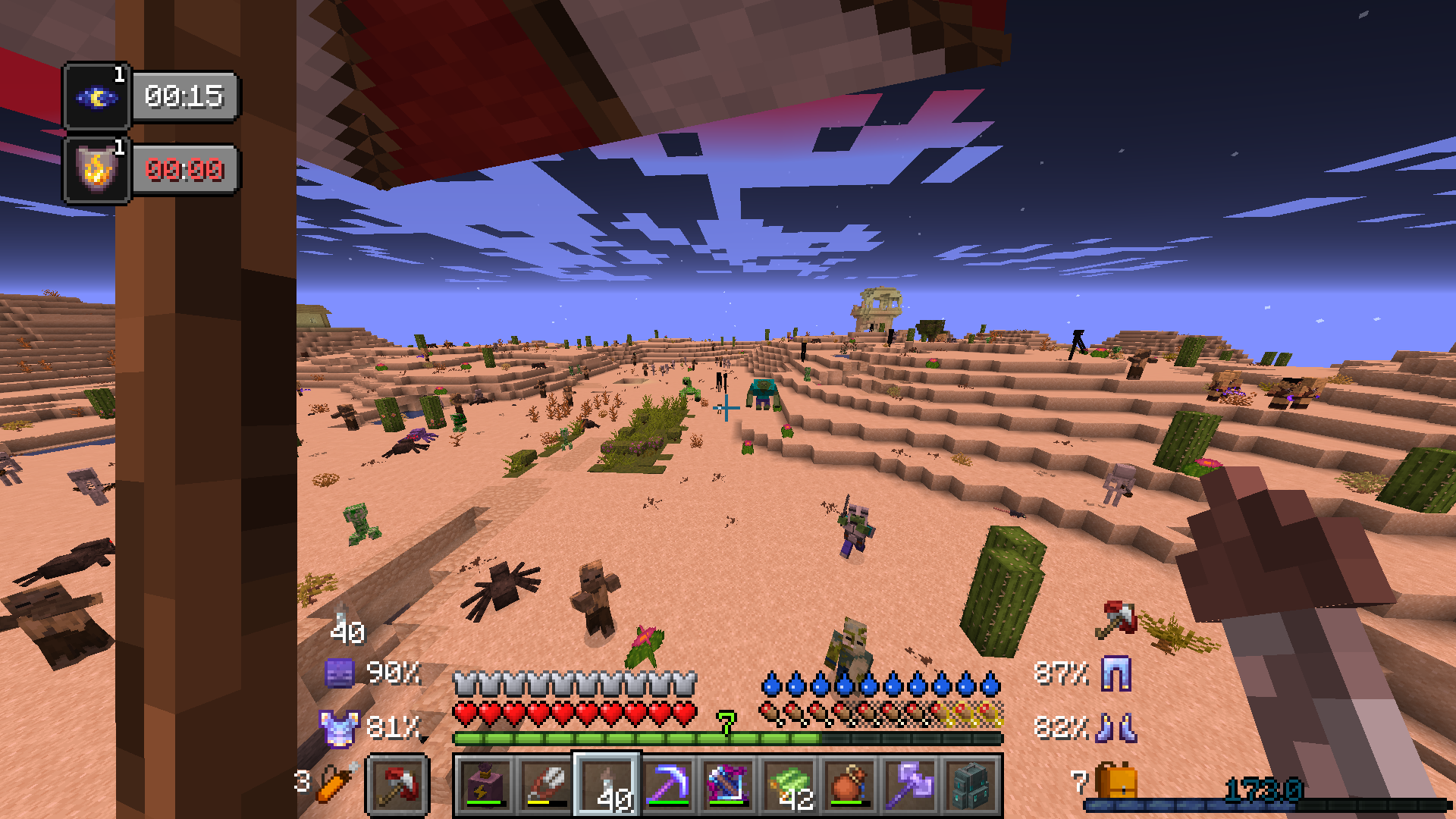Click the leggings icon next to 87%
Screen dimensions: 1456x819
click(1118, 672)
